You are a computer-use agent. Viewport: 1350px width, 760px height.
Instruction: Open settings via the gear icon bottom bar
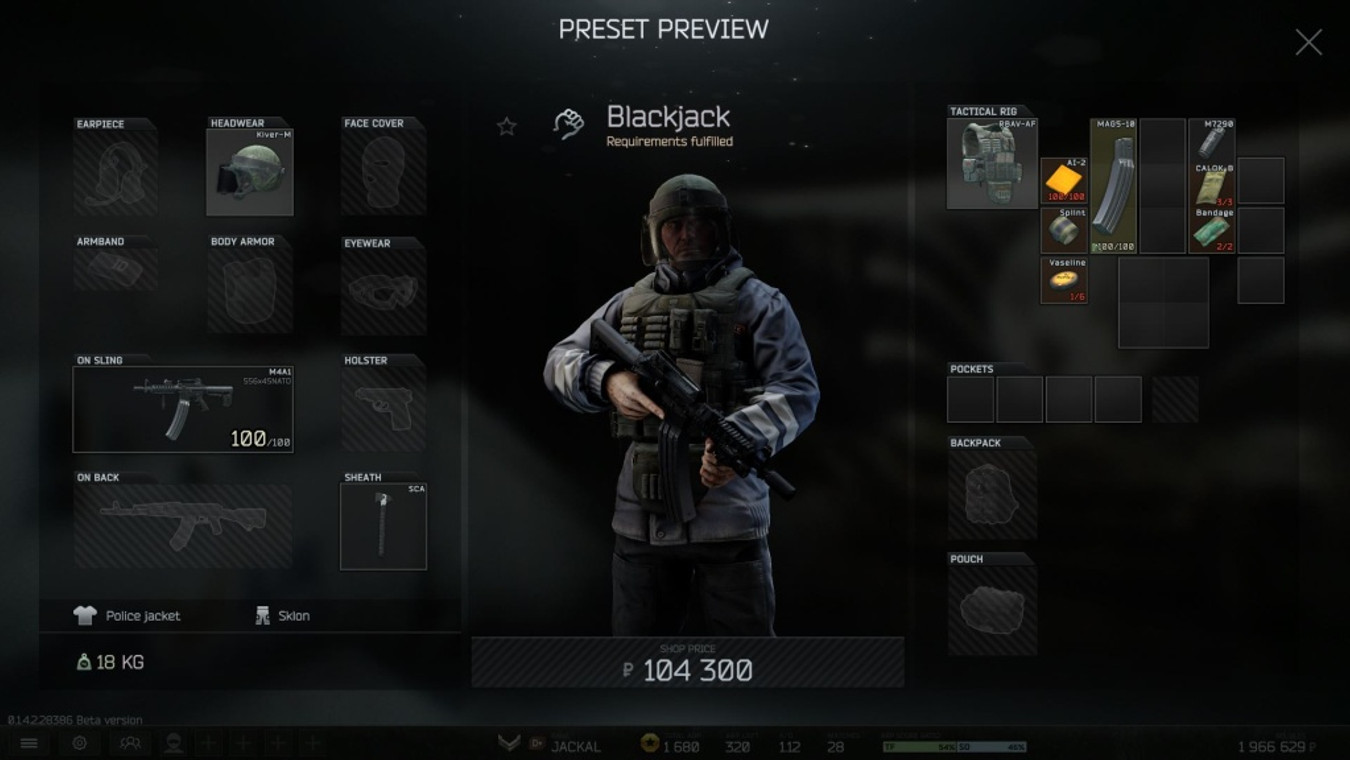[x=80, y=743]
